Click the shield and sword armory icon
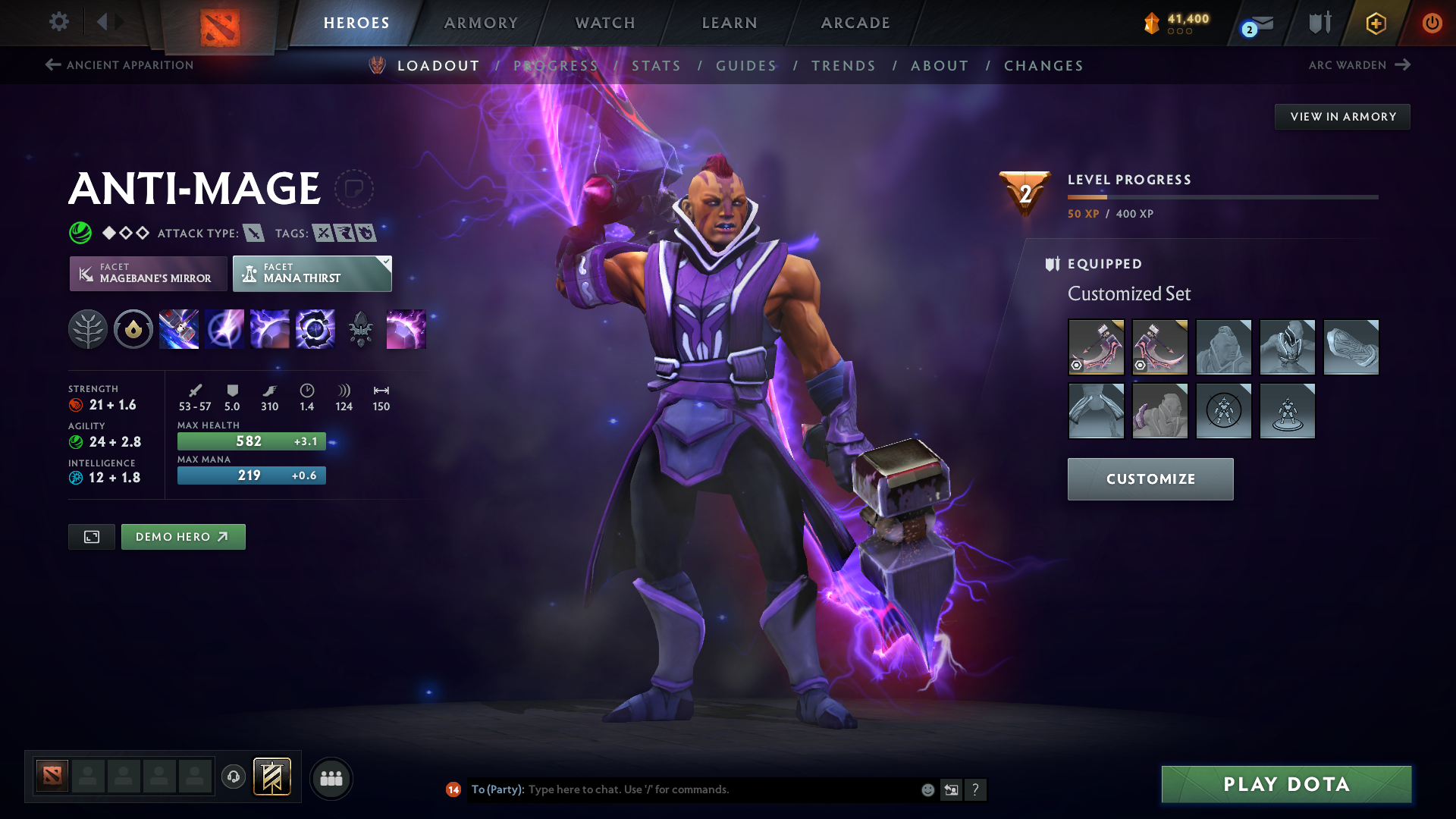This screenshot has width=1456, height=819. [1319, 23]
